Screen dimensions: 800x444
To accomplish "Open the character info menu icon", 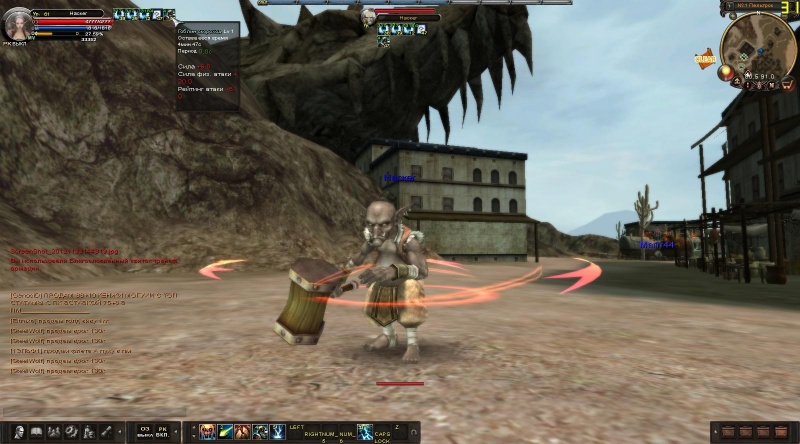I will (x=20, y=432).
